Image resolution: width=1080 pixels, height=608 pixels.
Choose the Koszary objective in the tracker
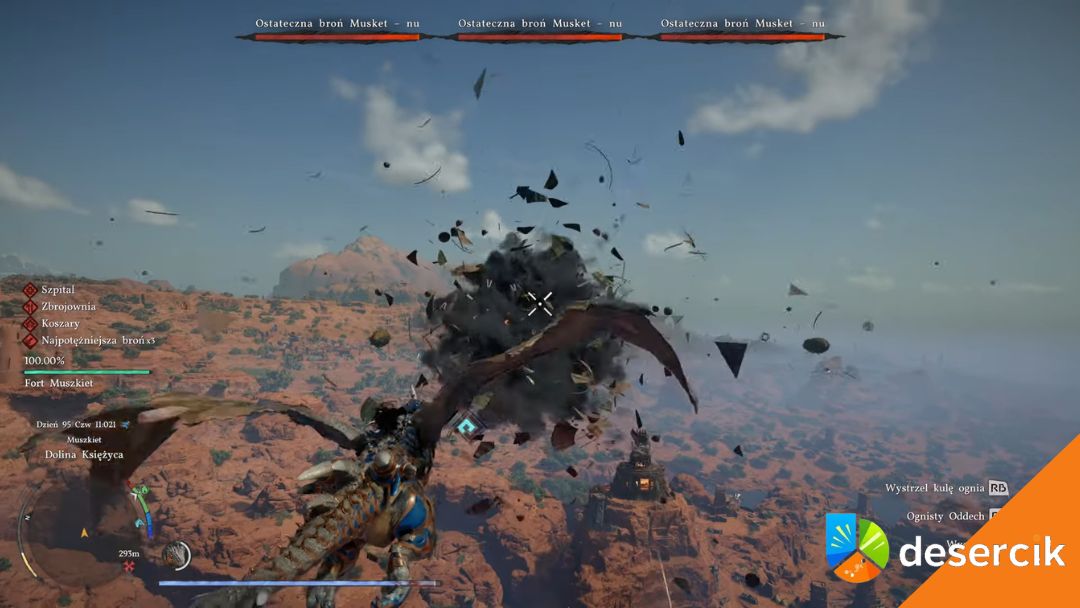tap(60, 323)
